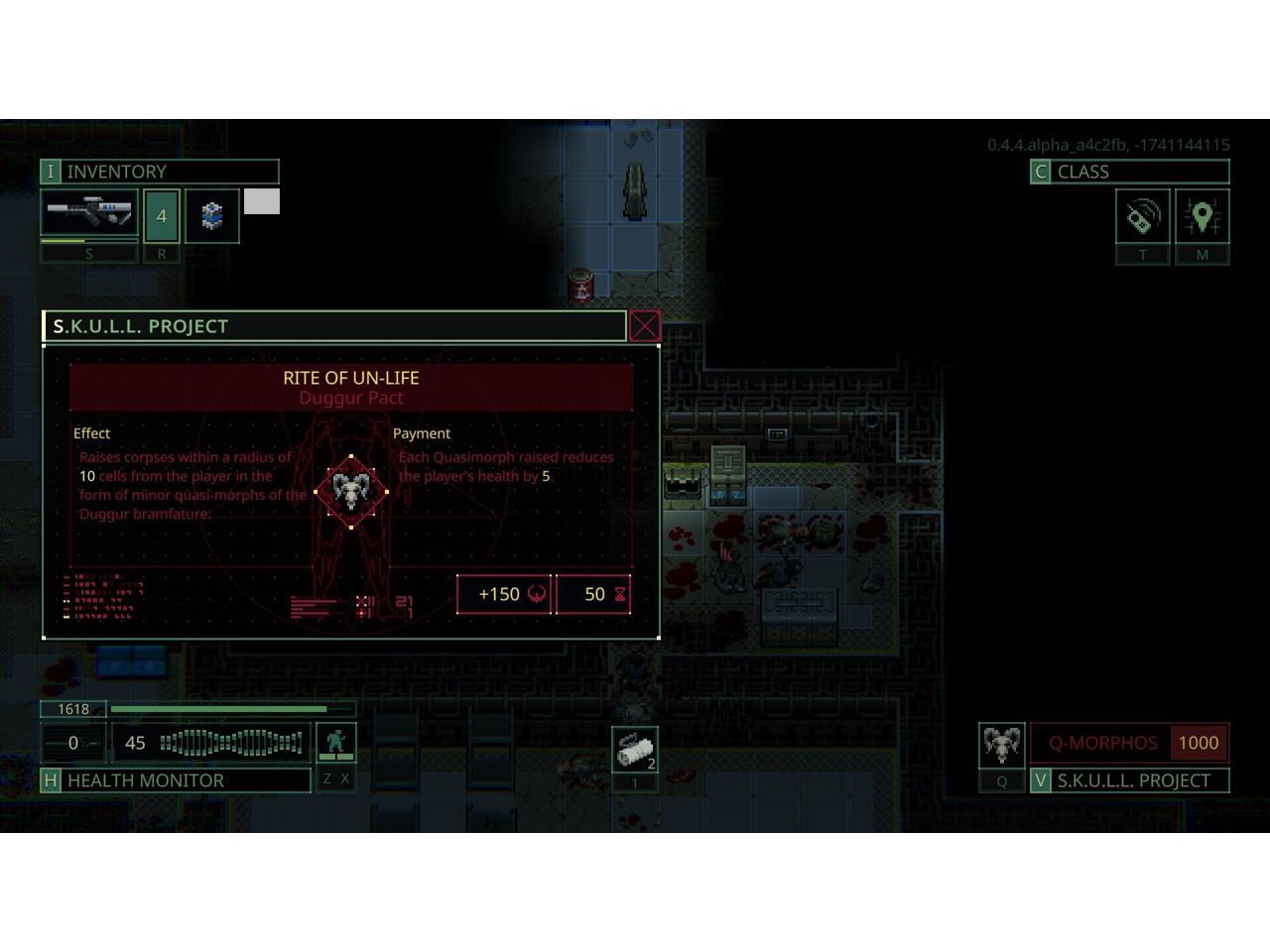Click the ram skull Q-Morphos icon
This screenshot has width=1270, height=952.
click(x=1001, y=744)
